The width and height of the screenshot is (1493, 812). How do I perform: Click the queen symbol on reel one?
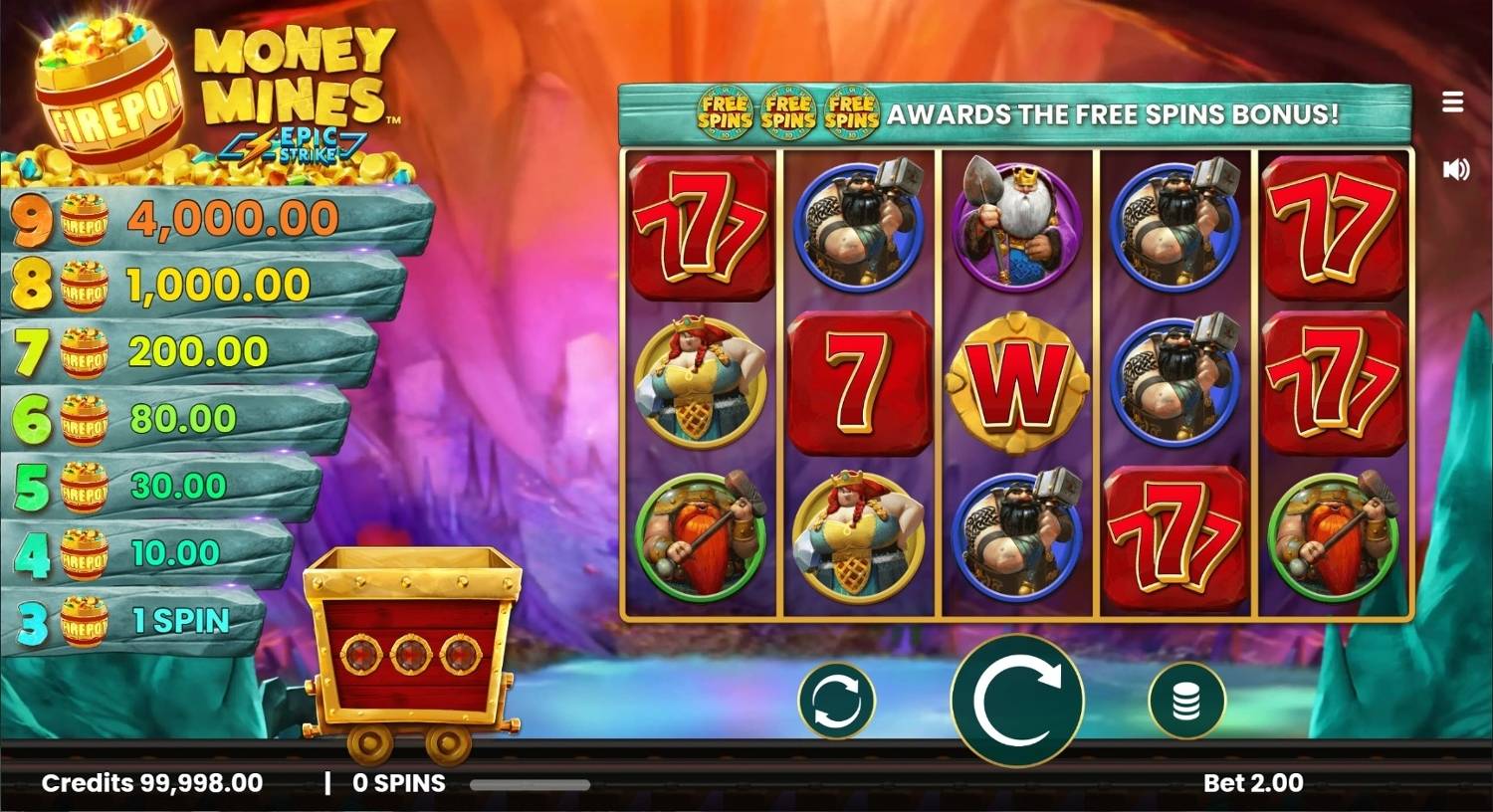[699, 383]
